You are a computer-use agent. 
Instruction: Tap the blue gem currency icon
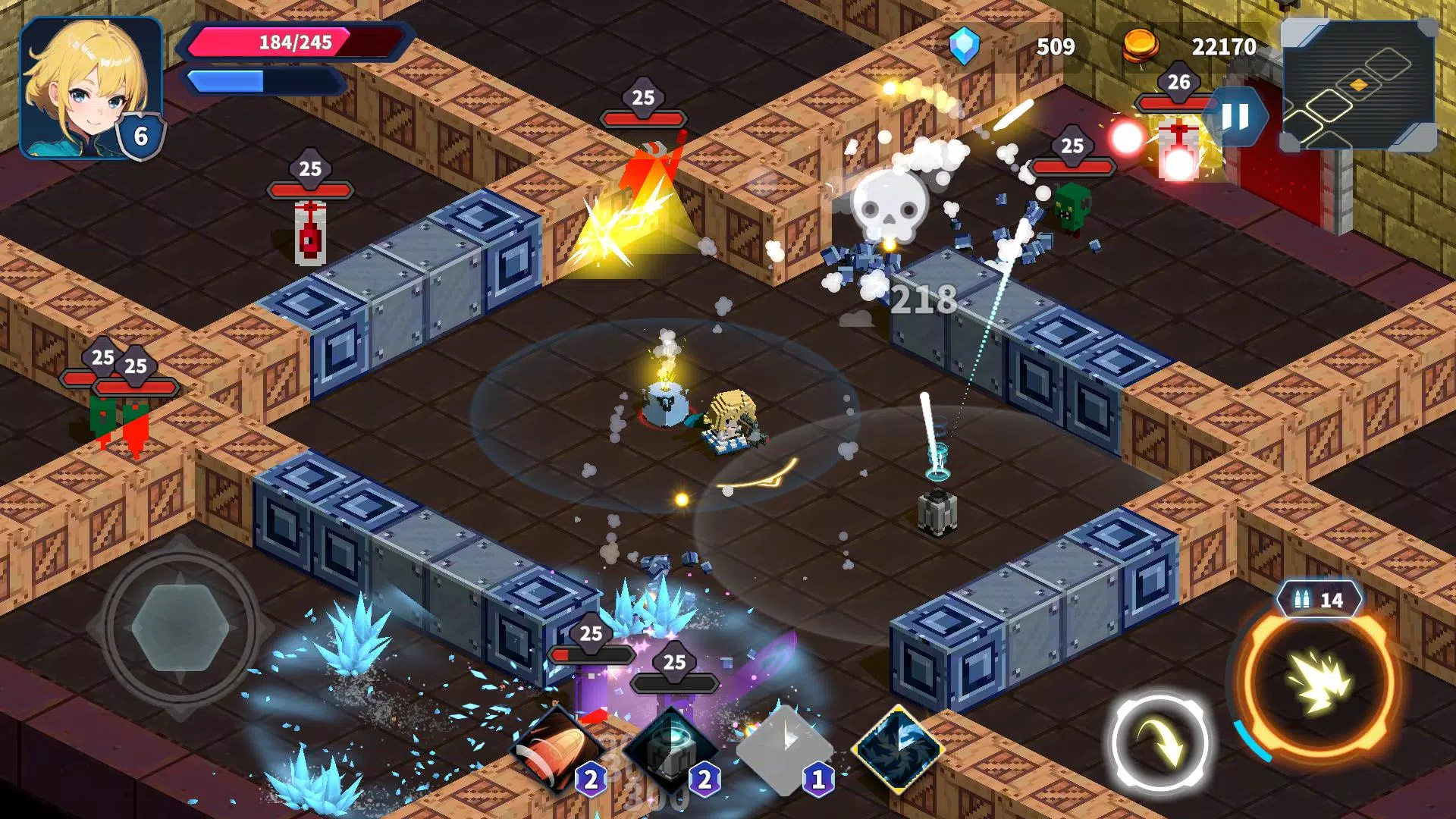pos(965,46)
